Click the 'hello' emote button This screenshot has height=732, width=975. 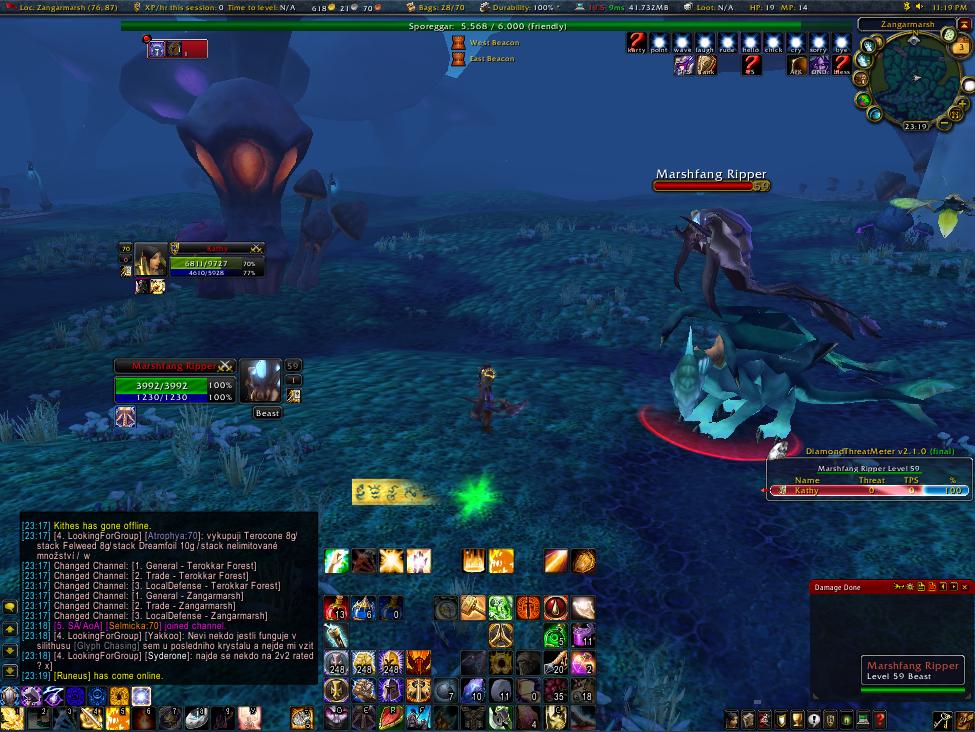[751, 42]
